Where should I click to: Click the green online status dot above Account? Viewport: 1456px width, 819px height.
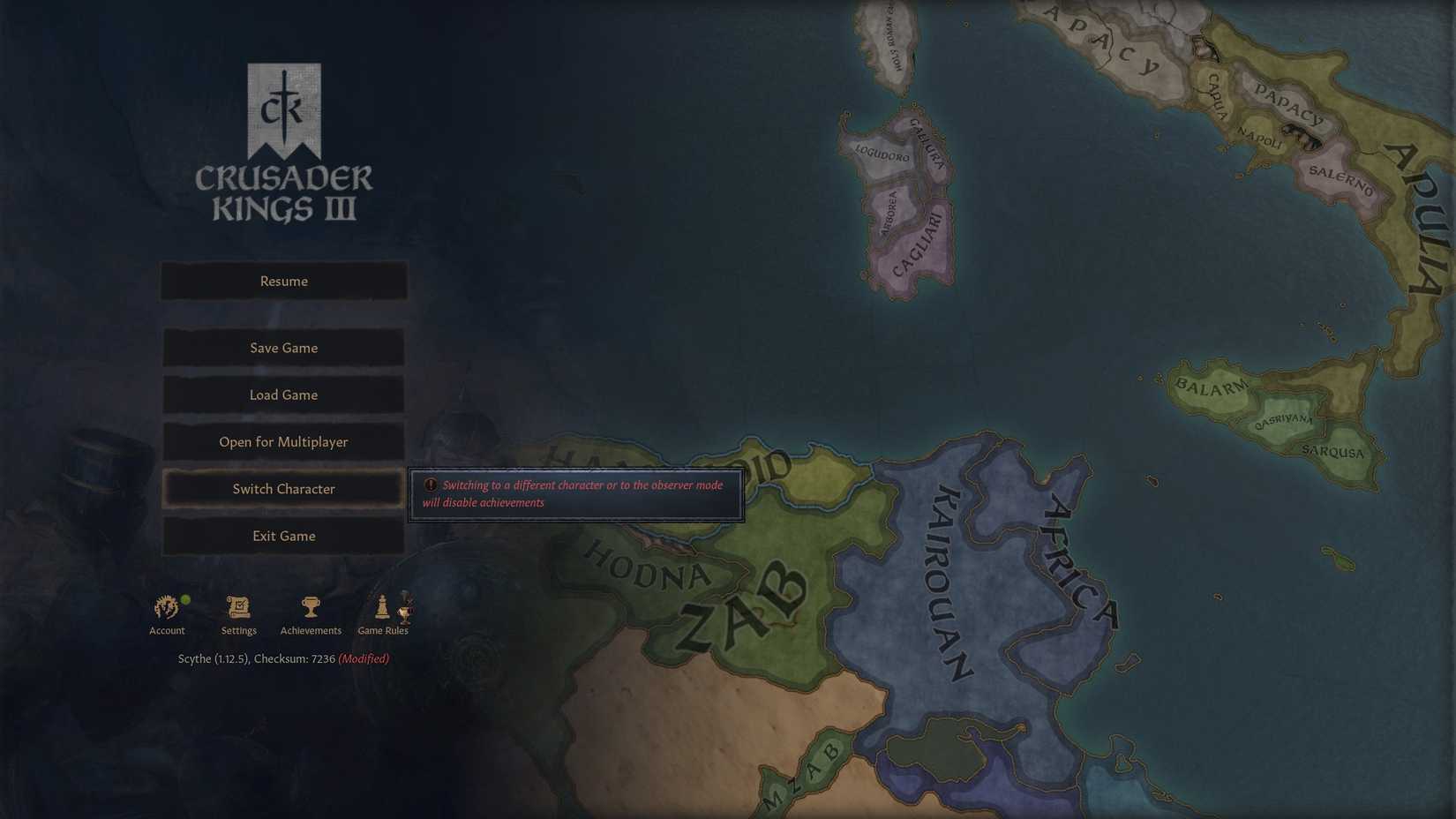coord(186,597)
